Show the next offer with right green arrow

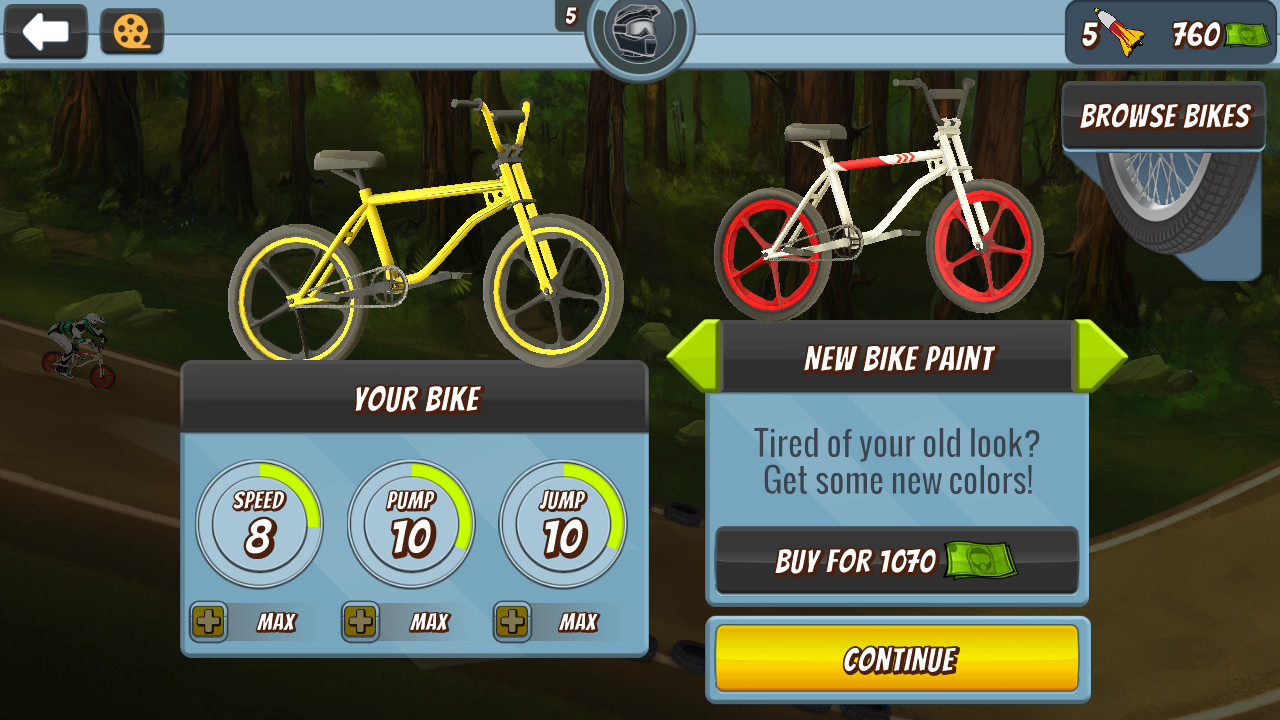click(x=1099, y=356)
